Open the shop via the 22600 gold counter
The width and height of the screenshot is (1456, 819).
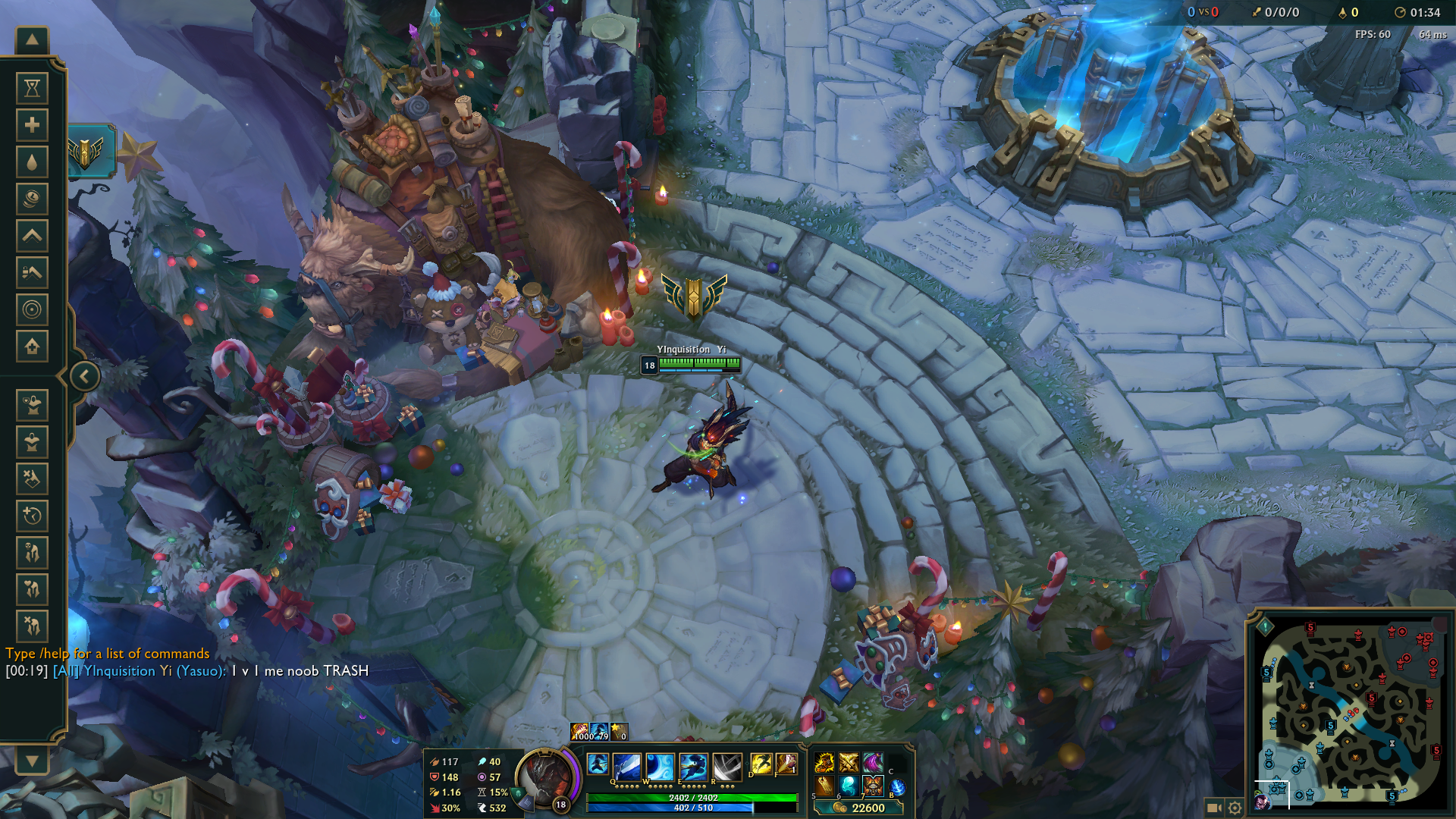(868, 808)
